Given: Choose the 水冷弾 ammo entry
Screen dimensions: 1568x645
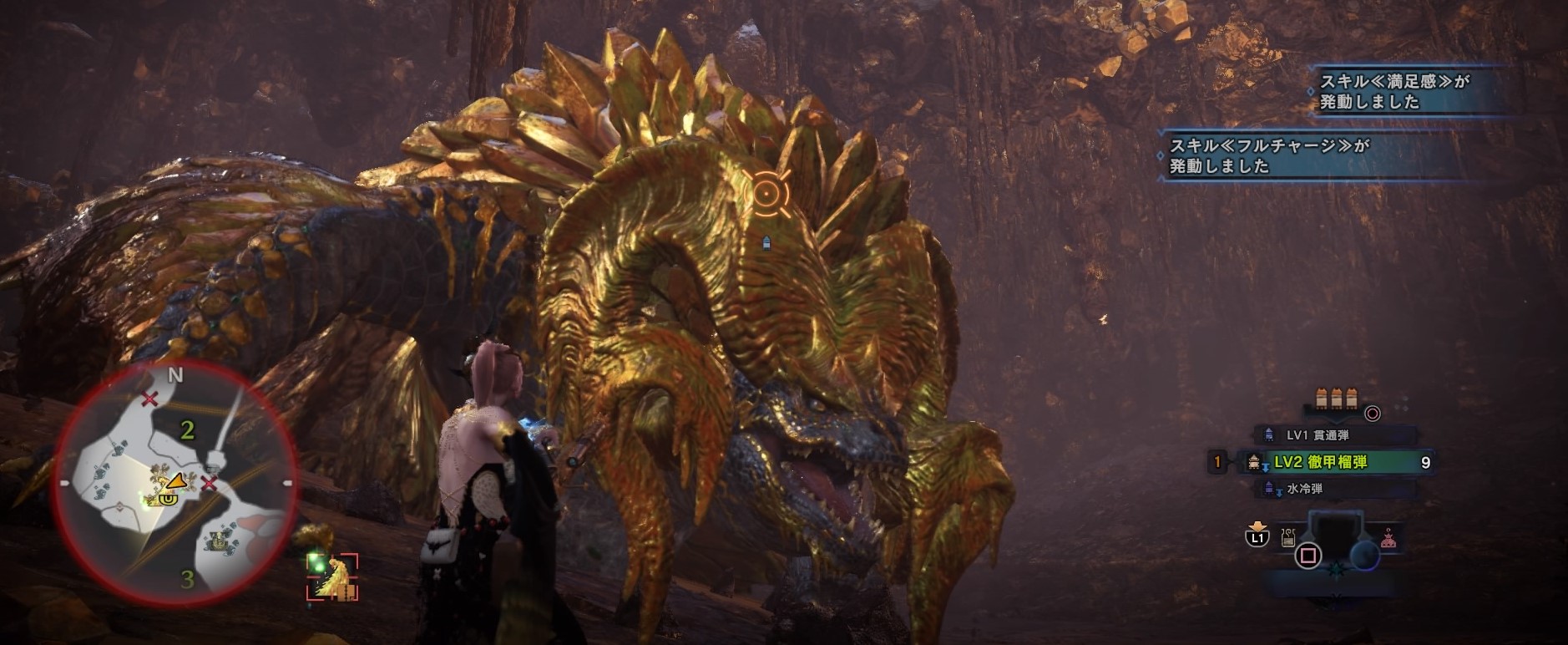Looking at the screenshot, I should [x=1304, y=489].
